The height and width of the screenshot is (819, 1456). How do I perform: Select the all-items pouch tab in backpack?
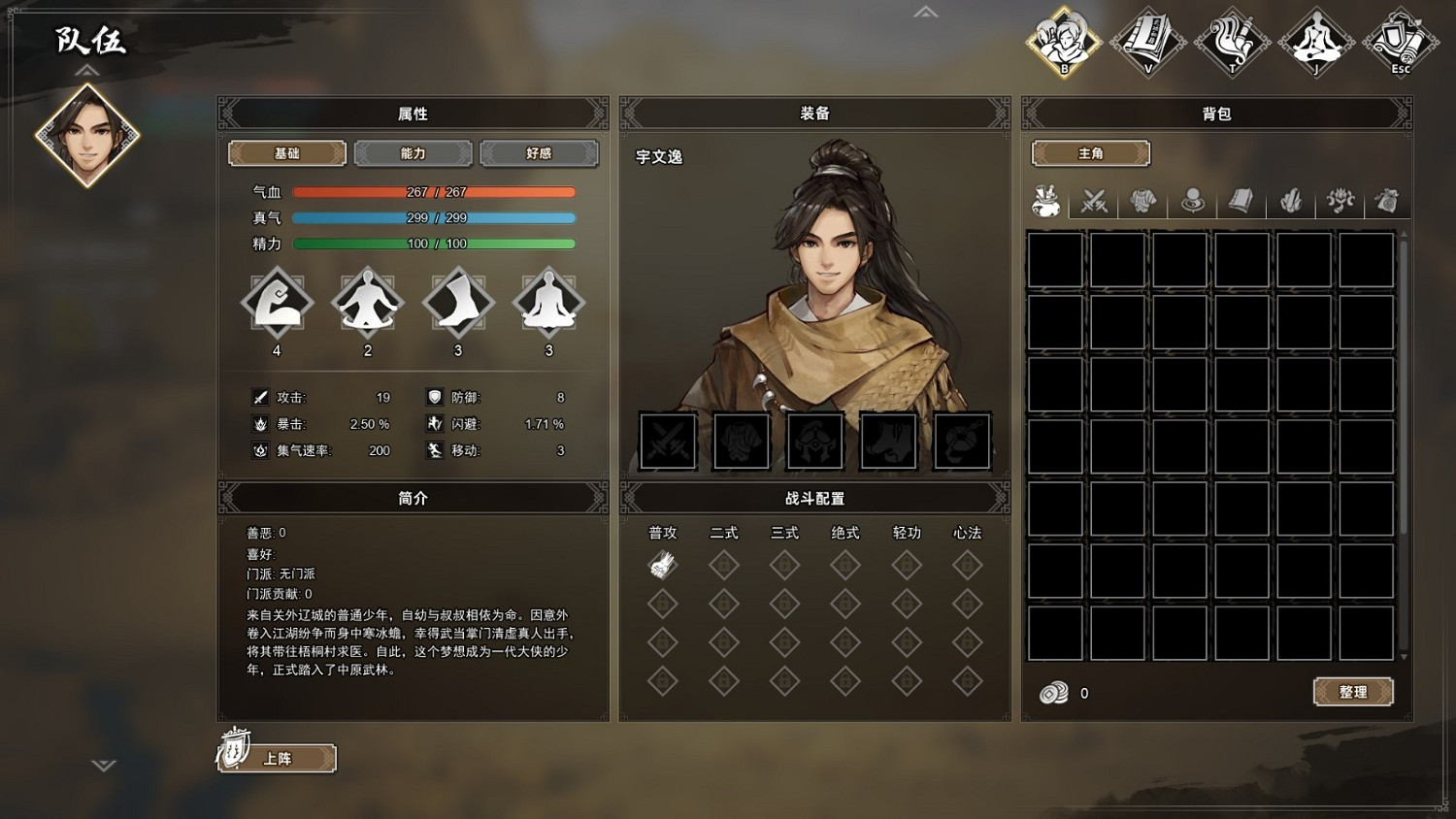1044,201
